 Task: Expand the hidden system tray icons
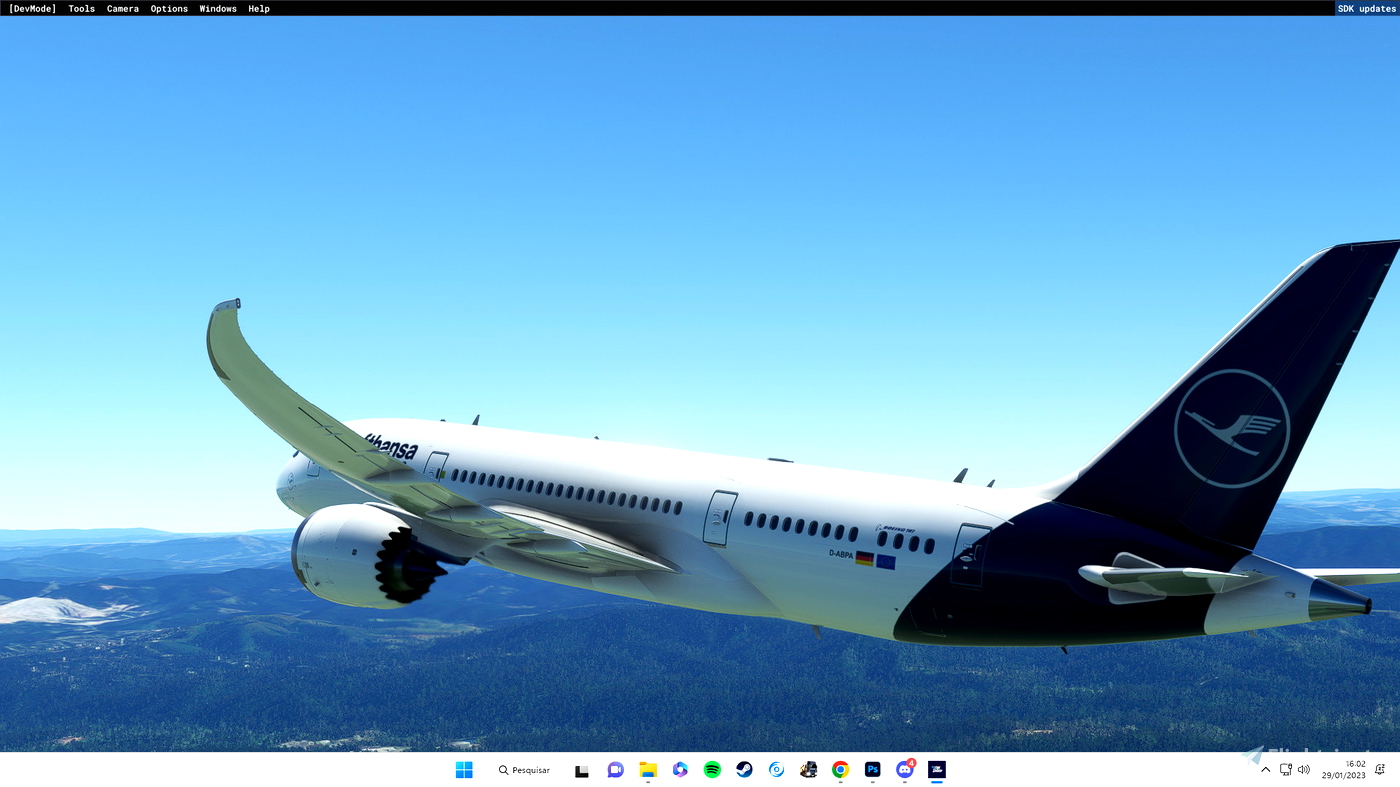click(1265, 769)
